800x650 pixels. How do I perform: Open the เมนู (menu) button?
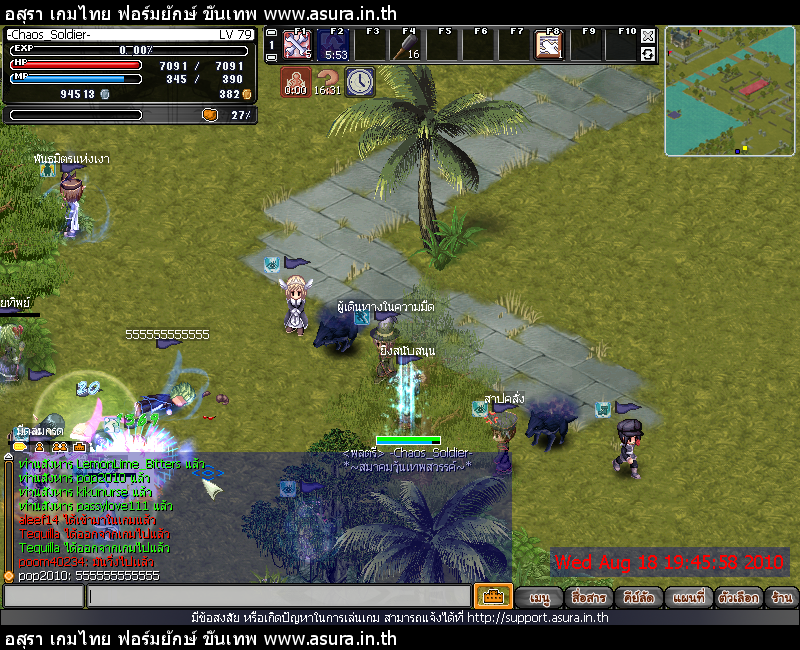540,597
